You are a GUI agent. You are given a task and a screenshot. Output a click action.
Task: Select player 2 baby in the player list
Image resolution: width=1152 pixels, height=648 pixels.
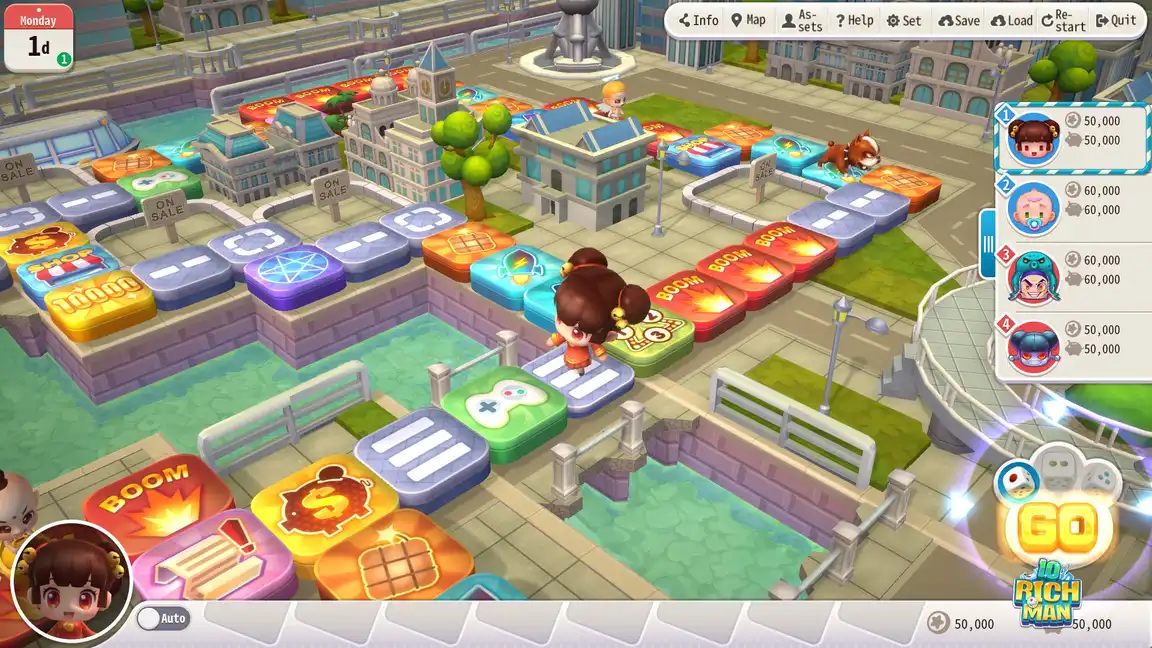1071,208
